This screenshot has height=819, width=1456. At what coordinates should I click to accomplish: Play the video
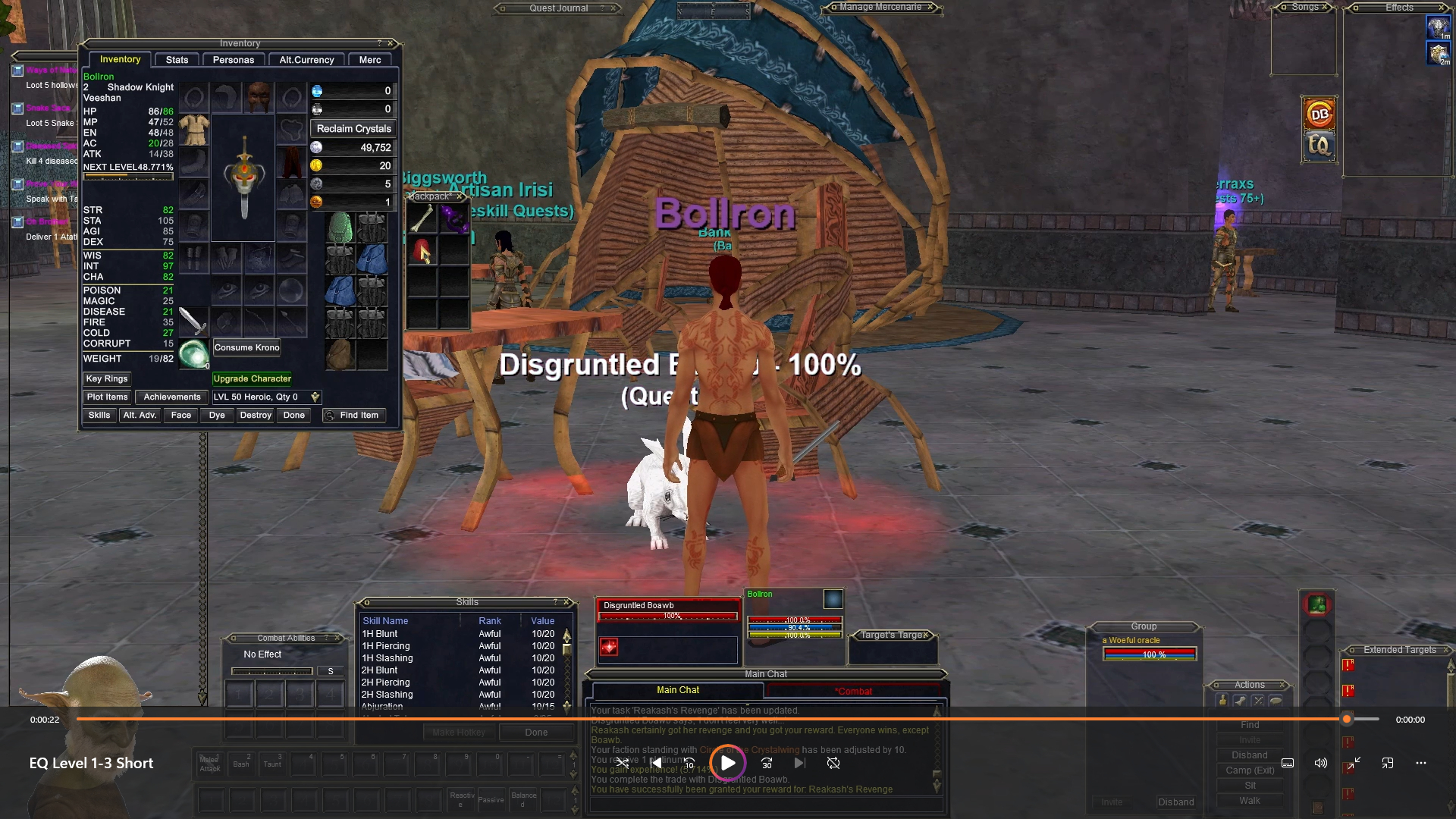[727, 763]
